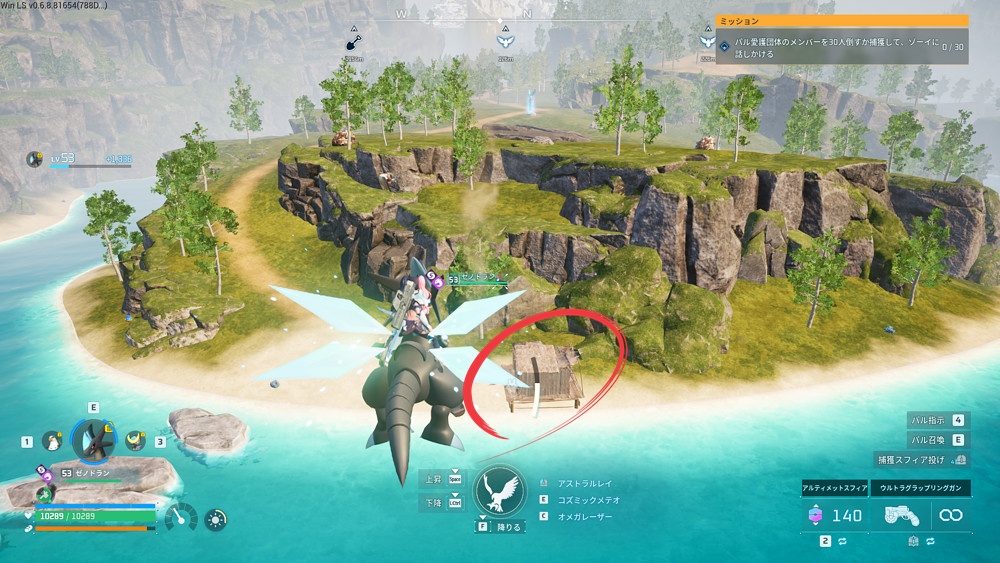
Task: Choose the yellow horned pal party slot
Action: [x=134, y=440]
